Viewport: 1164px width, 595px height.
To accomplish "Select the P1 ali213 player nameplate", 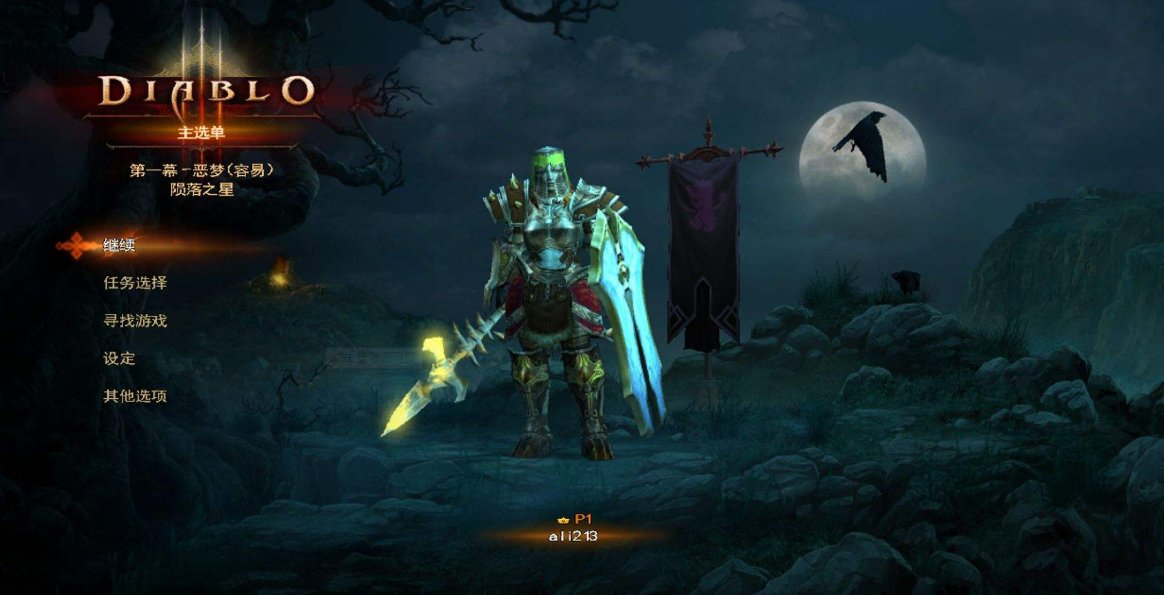I will click(574, 529).
